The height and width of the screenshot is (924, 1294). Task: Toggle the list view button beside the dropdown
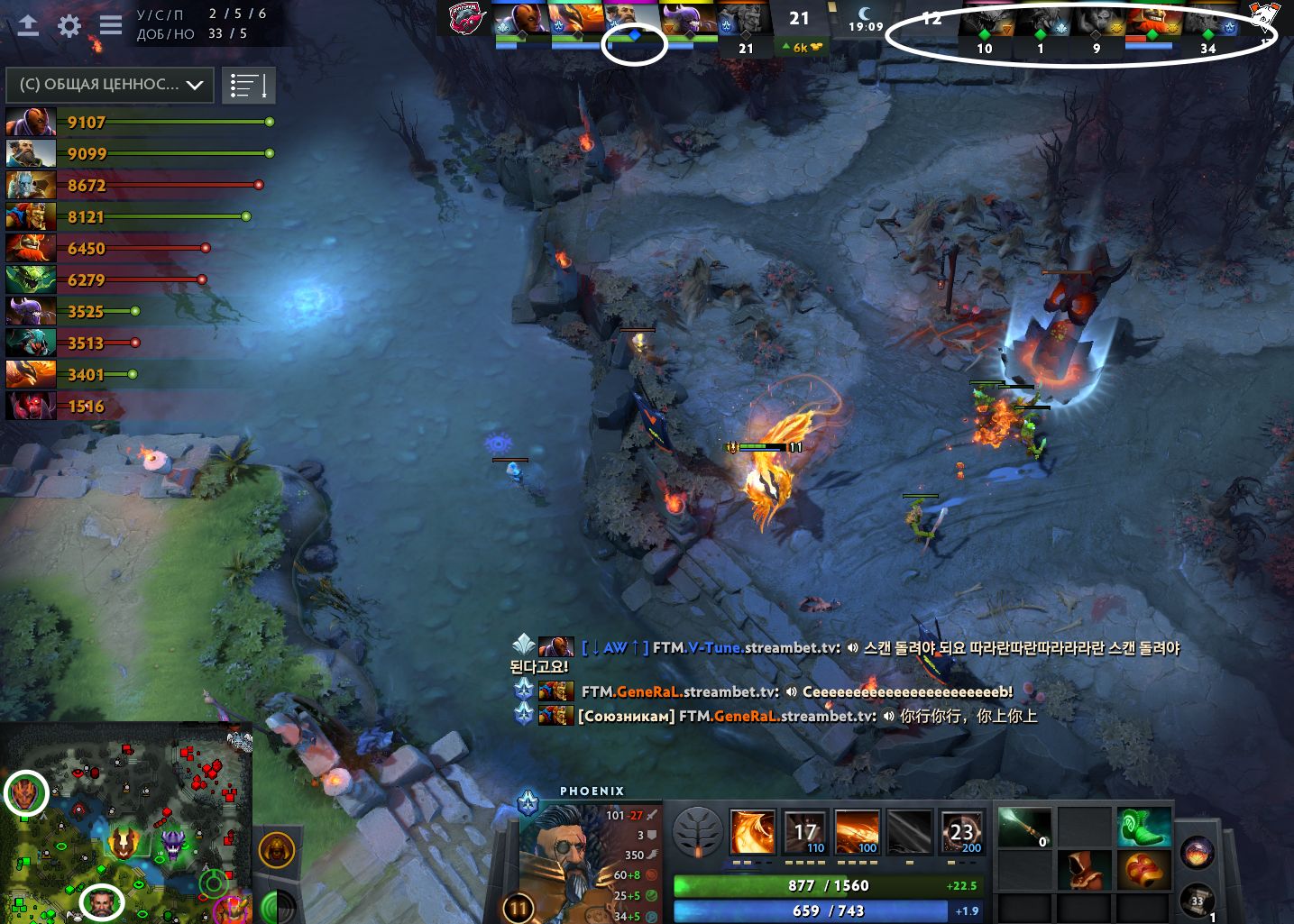point(248,86)
